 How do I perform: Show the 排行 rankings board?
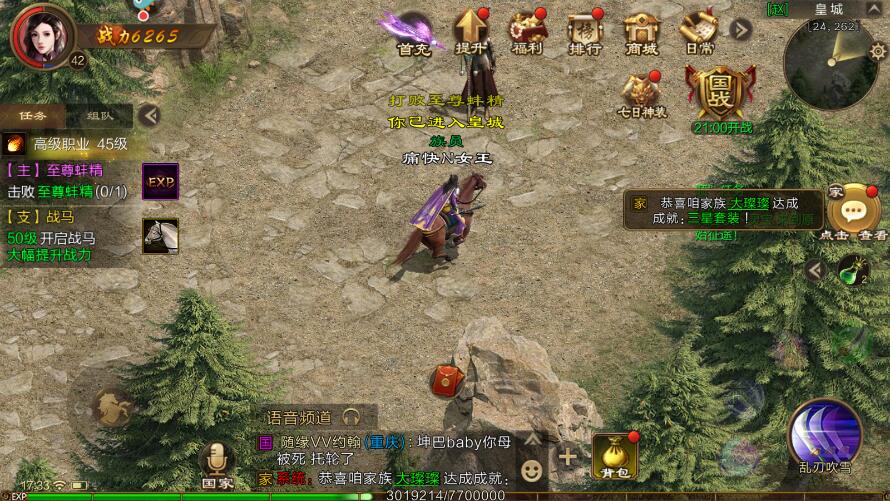585,32
